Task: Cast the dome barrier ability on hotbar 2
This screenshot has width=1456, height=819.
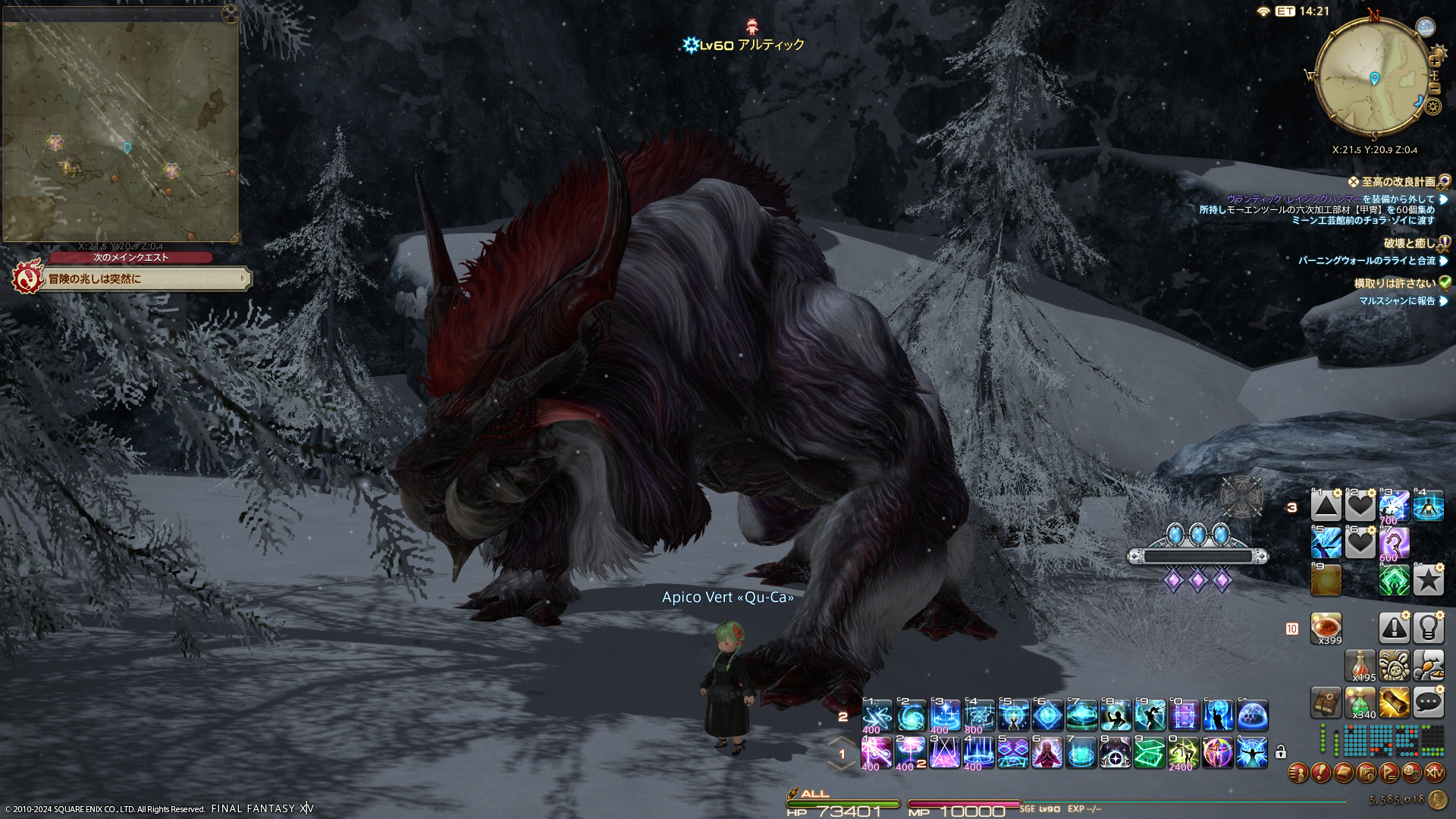Action: (1252, 715)
